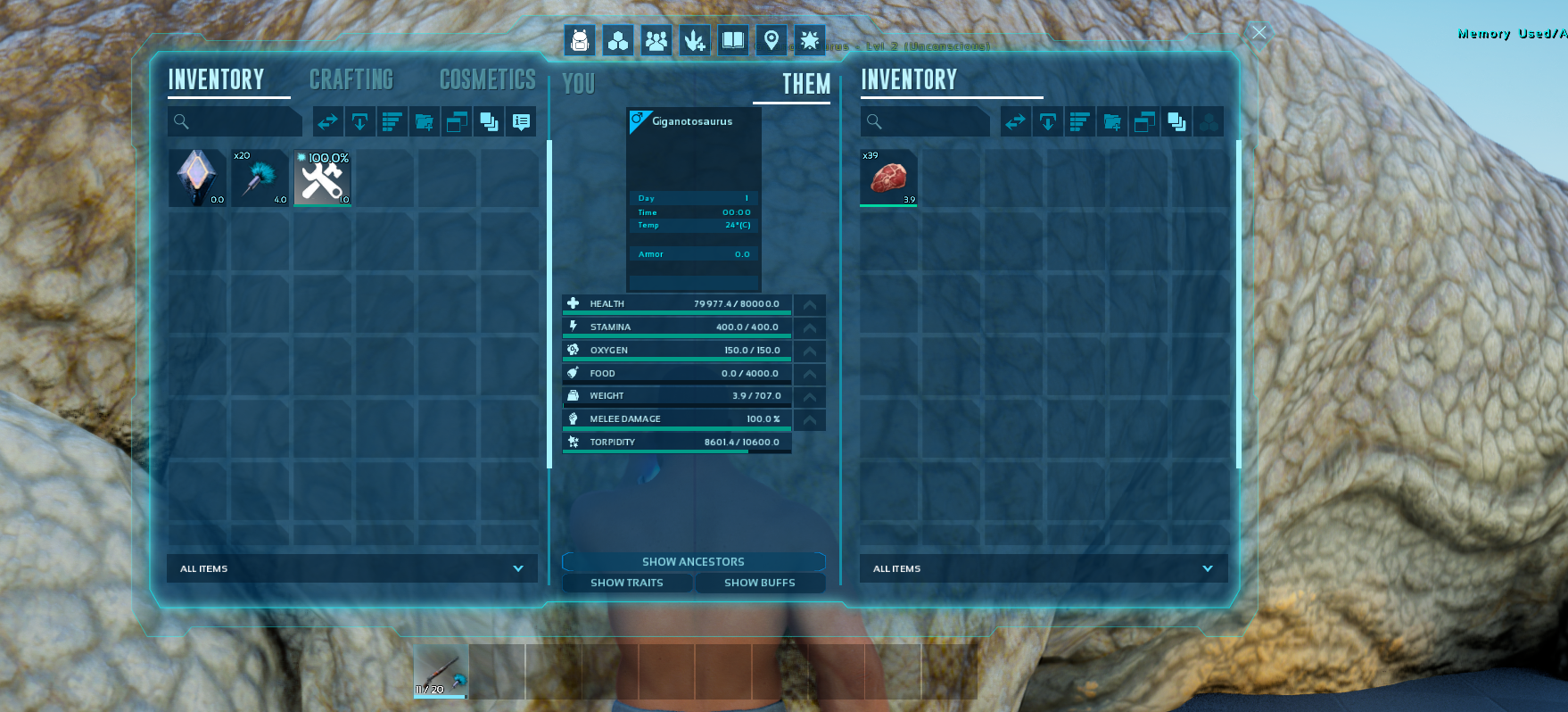Select the tranquilizer dart stack
Screen dimensions: 1568x712
point(260,178)
